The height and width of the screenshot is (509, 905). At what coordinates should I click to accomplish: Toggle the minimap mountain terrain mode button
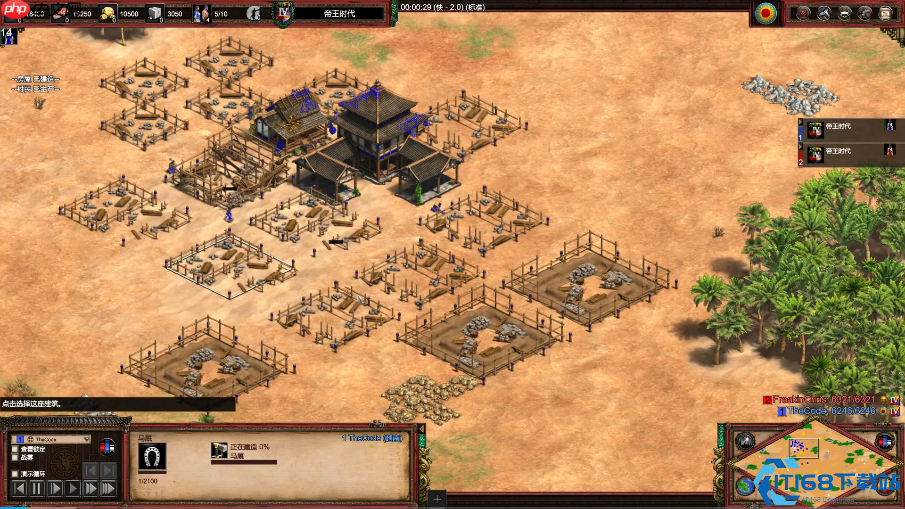(743, 441)
